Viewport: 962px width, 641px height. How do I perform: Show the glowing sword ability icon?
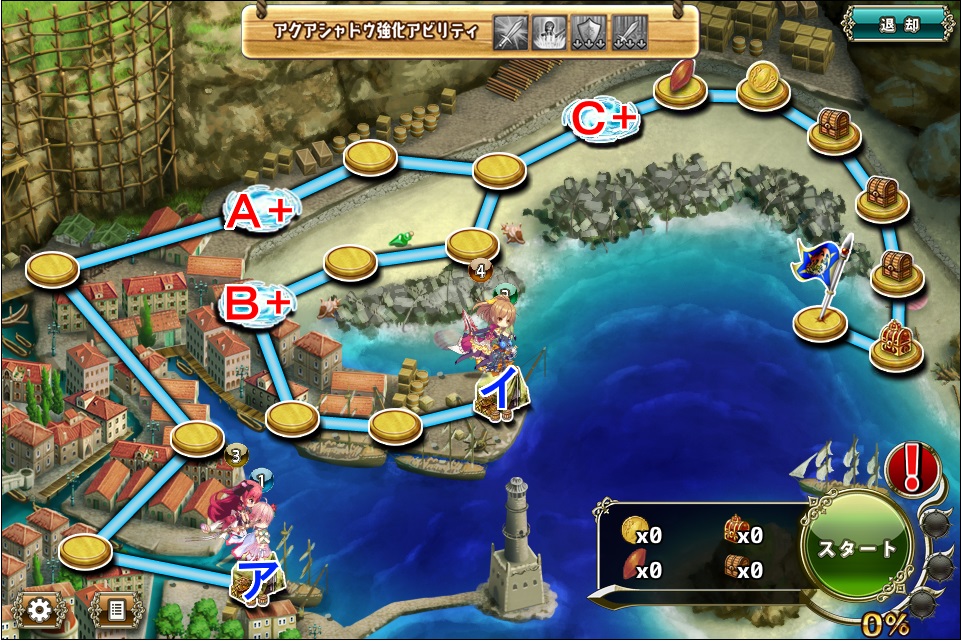(510, 33)
